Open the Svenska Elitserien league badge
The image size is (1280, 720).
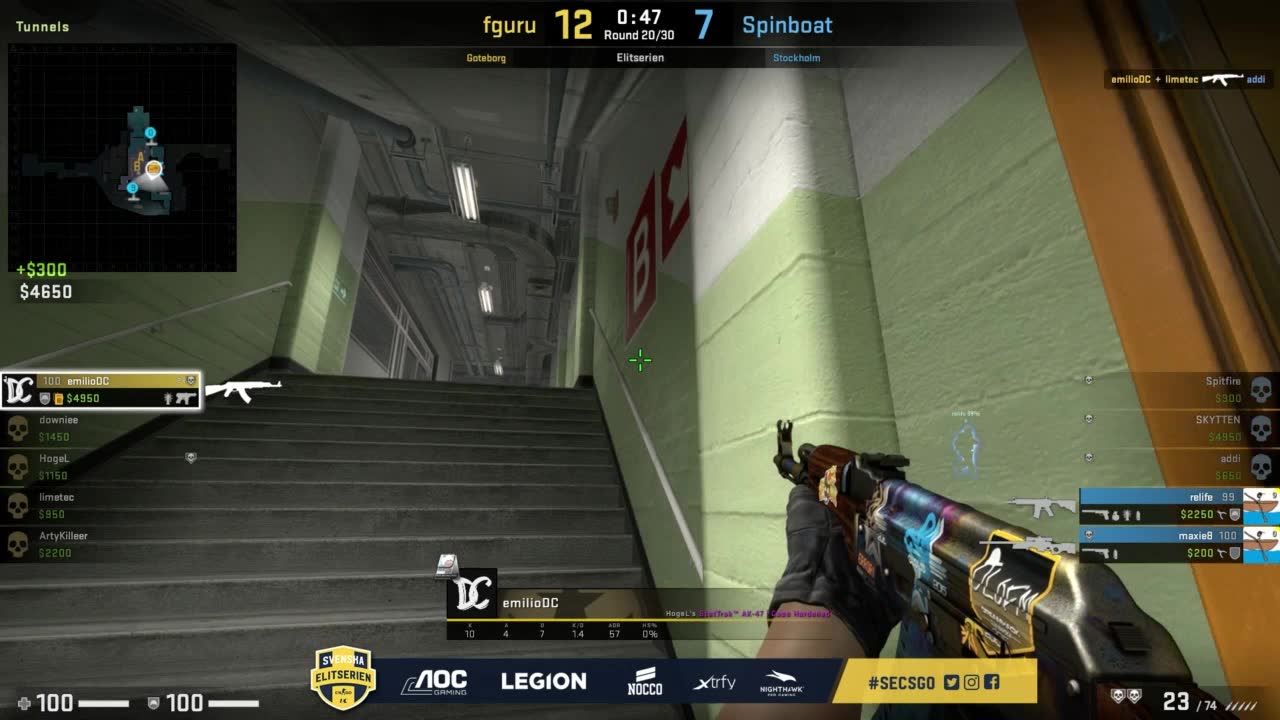click(343, 678)
